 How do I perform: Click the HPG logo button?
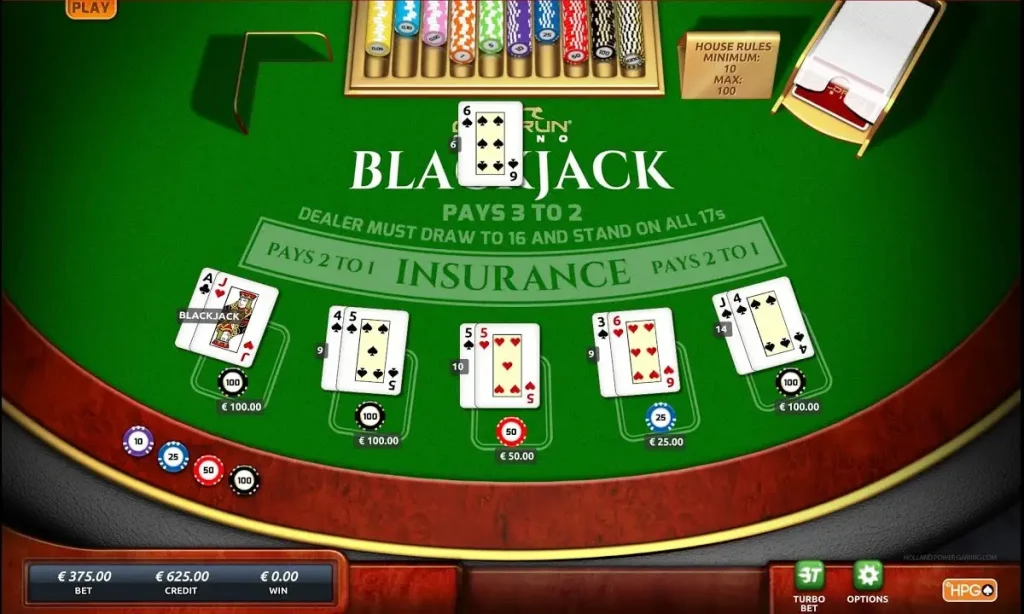click(969, 589)
